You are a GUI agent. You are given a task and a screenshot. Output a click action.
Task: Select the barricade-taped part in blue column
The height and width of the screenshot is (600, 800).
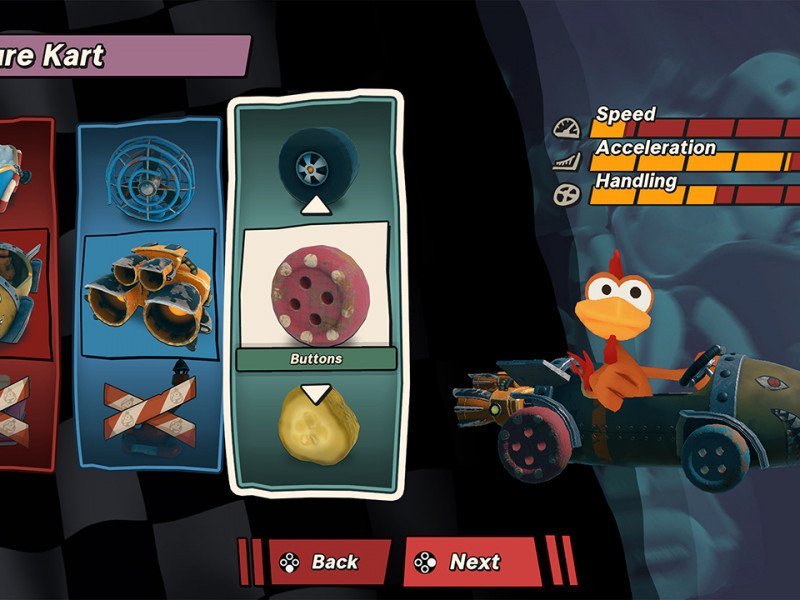tap(148, 411)
